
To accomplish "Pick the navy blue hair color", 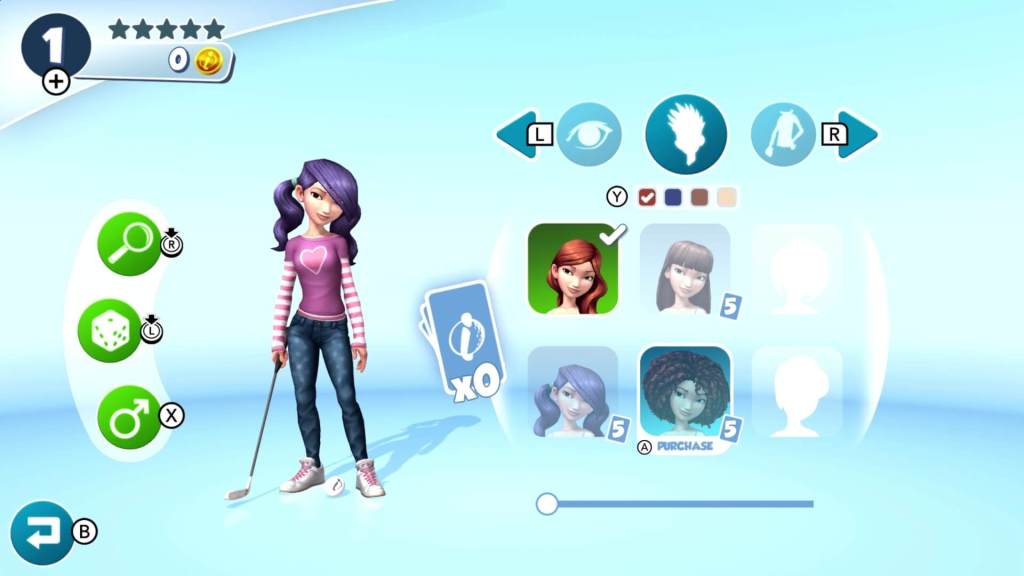I will click(x=673, y=197).
